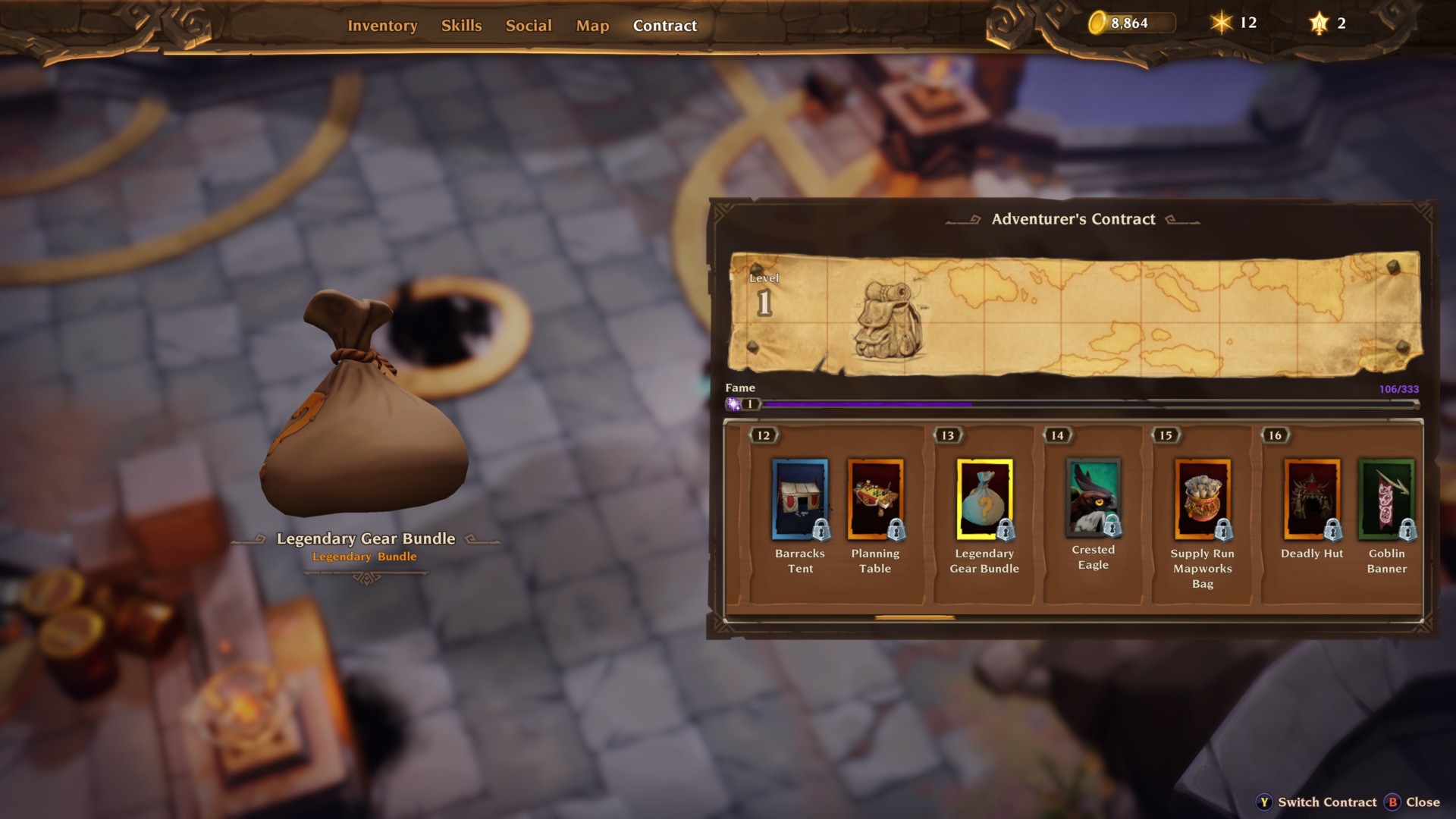Select the Barracks Tent reward
The image size is (1456, 819).
[800, 499]
